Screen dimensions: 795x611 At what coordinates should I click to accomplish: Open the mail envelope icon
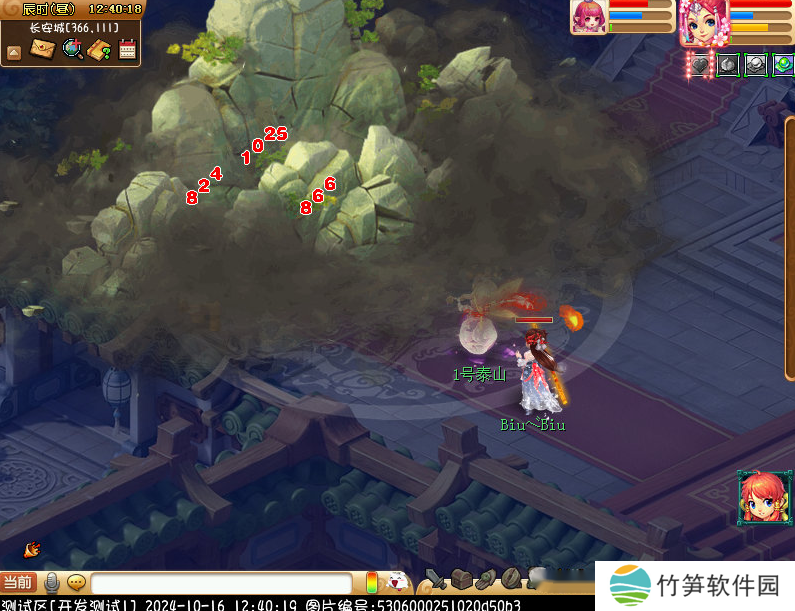42,48
